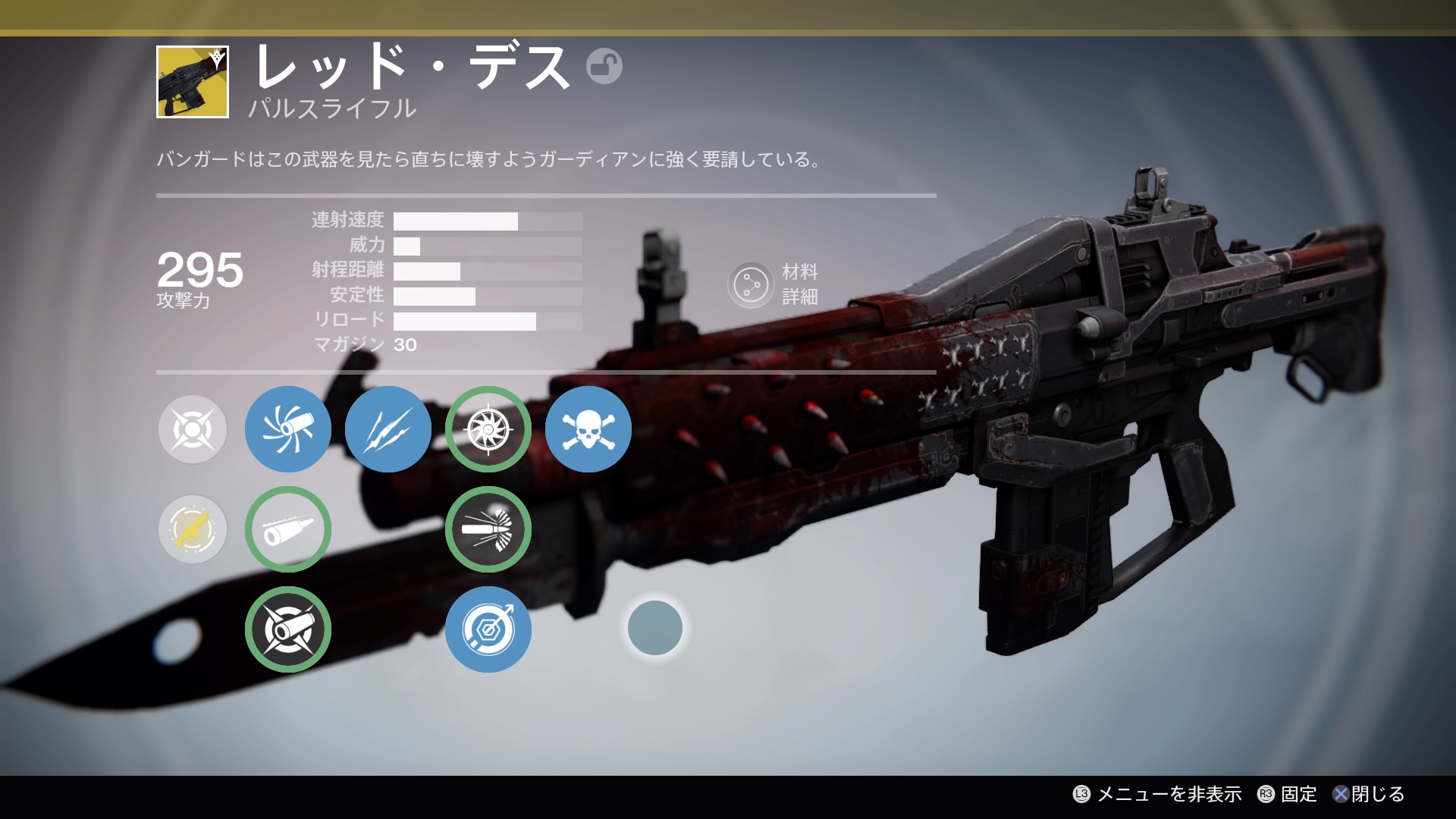Choose the yellow rifle upgrade node
This screenshot has height=819, width=1456.
pos(193,529)
